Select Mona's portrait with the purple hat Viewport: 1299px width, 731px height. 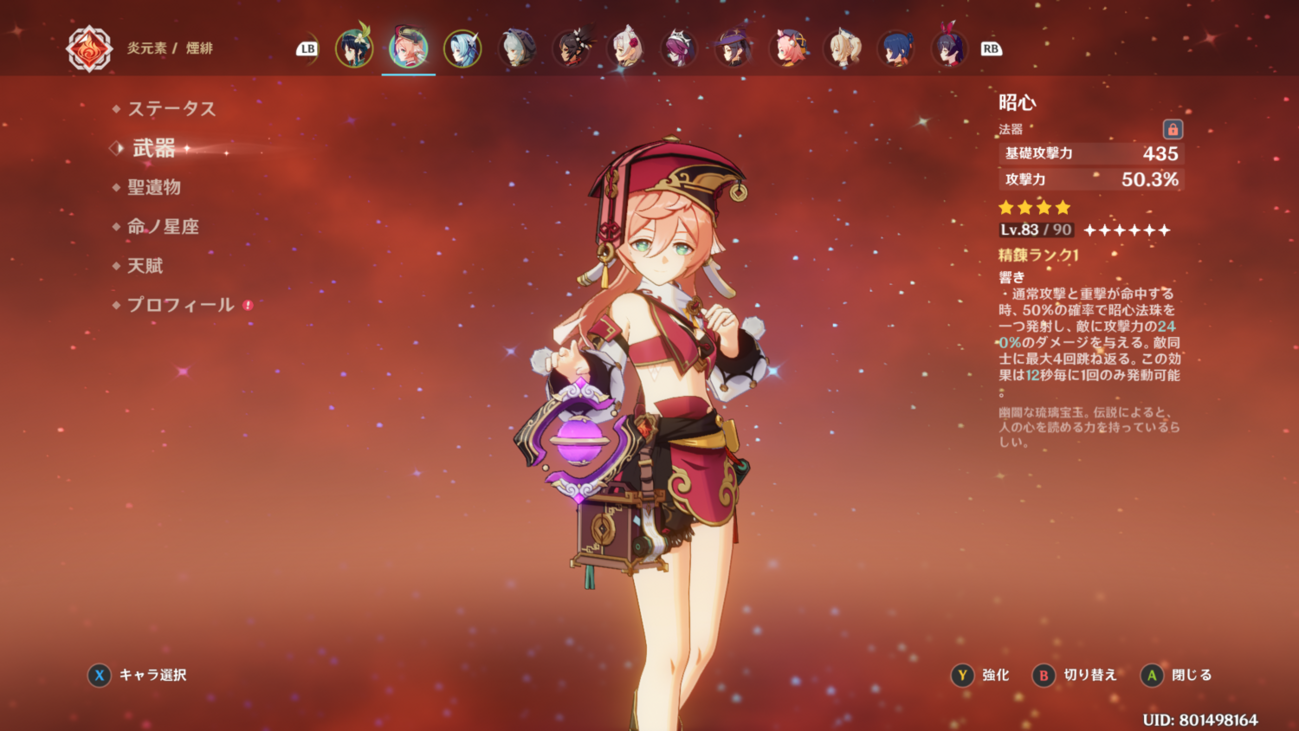pos(734,48)
